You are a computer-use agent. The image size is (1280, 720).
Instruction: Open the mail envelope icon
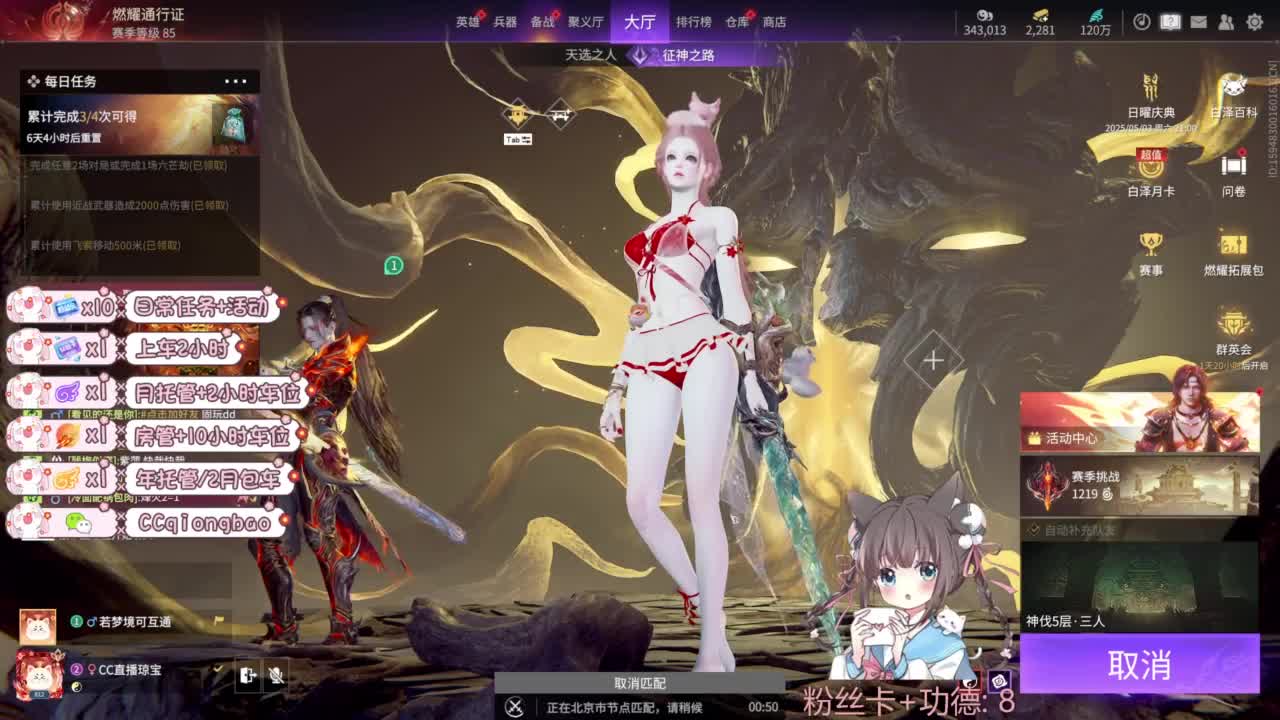tap(1198, 21)
